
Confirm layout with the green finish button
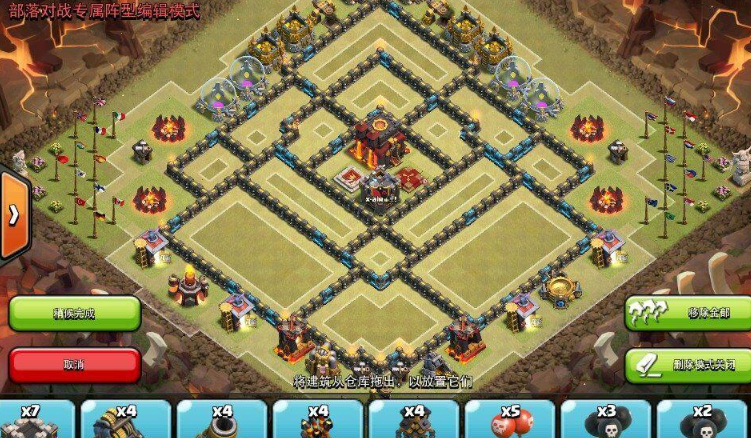(74, 313)
